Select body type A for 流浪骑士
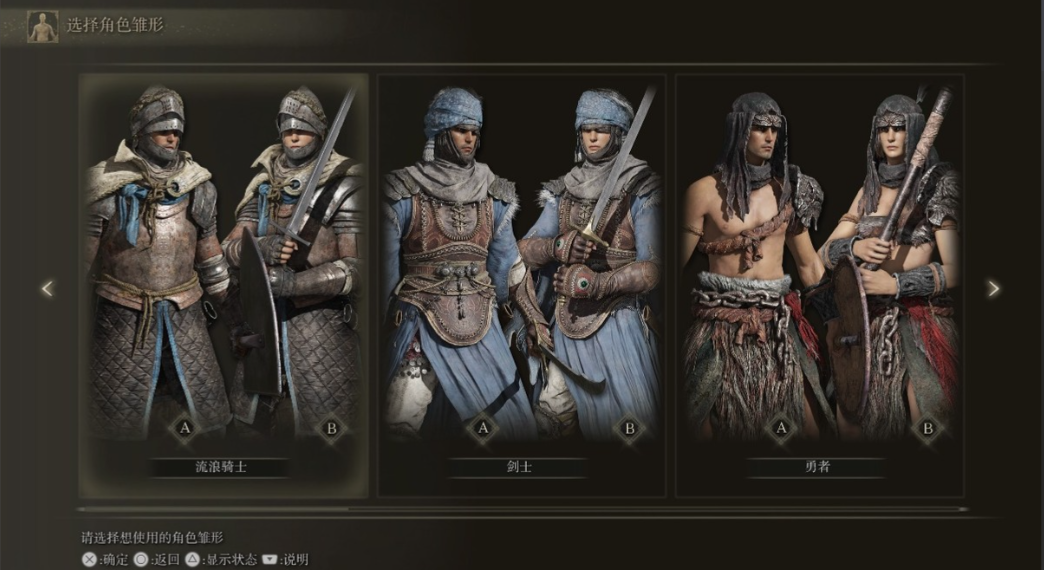Image resolution: width=1044 pixels, height=570 pixels. 184,429
